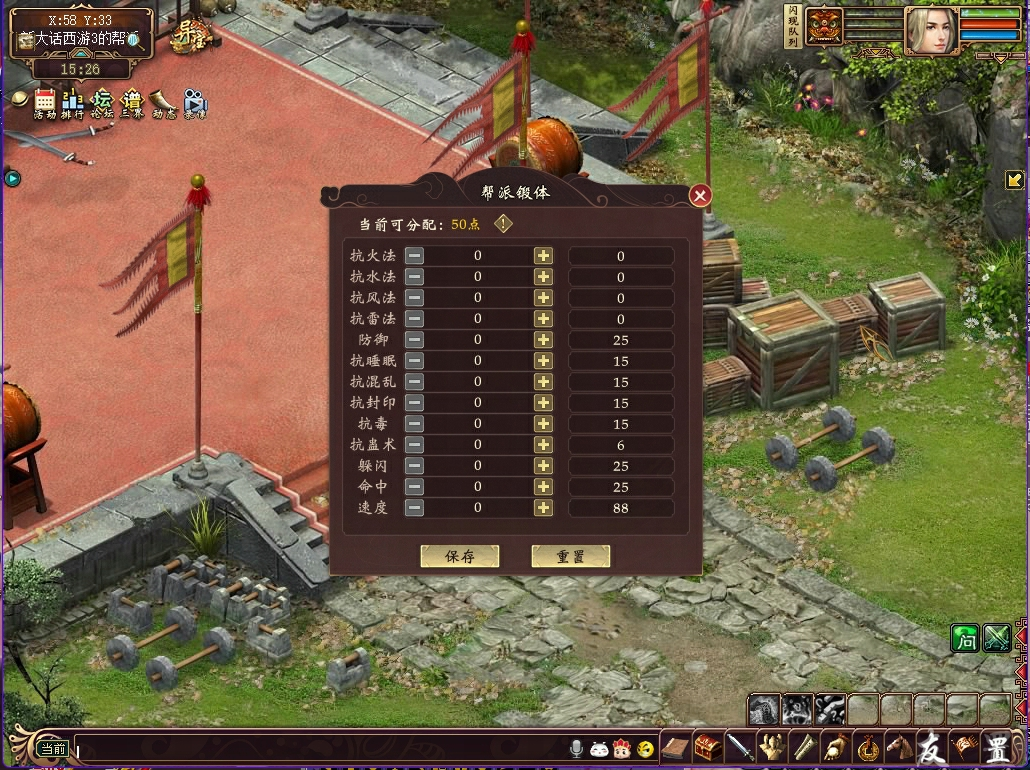Close the 帮派锻体 window

[x=700, y=195]
